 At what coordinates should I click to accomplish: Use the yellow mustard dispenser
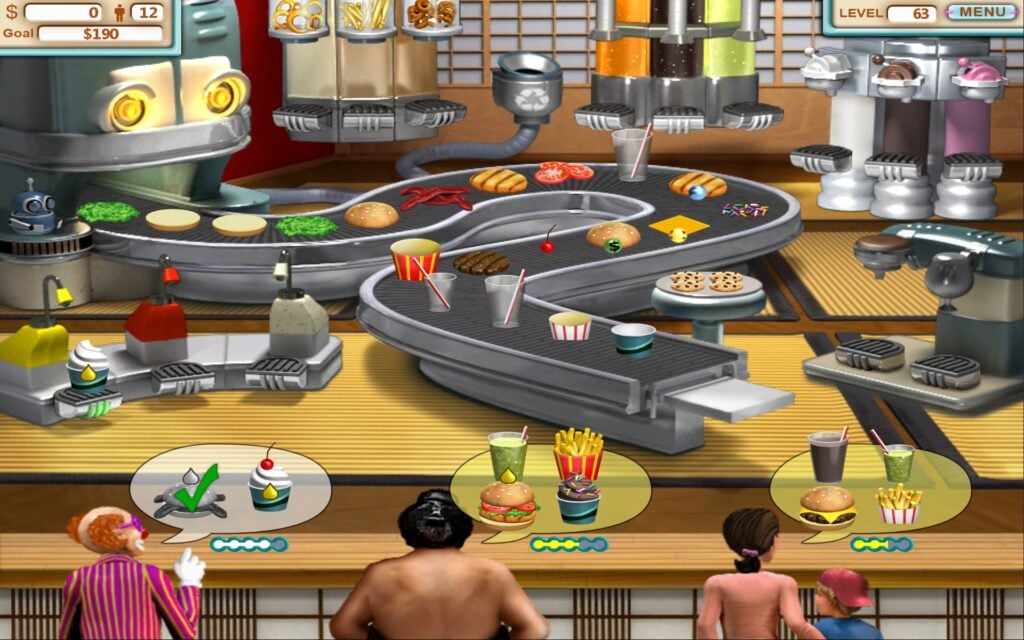point(33,345)
